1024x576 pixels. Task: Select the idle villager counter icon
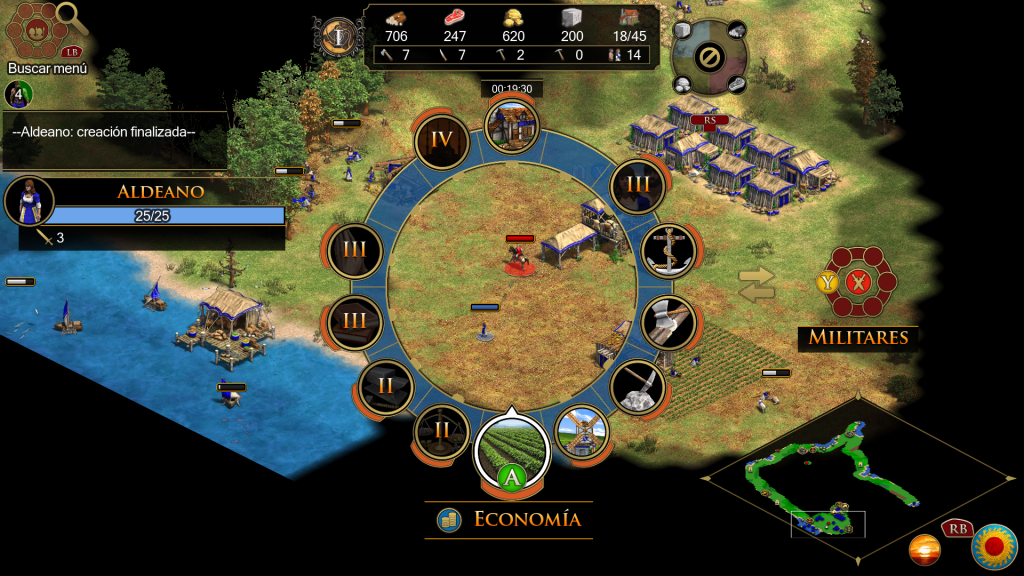18,95
